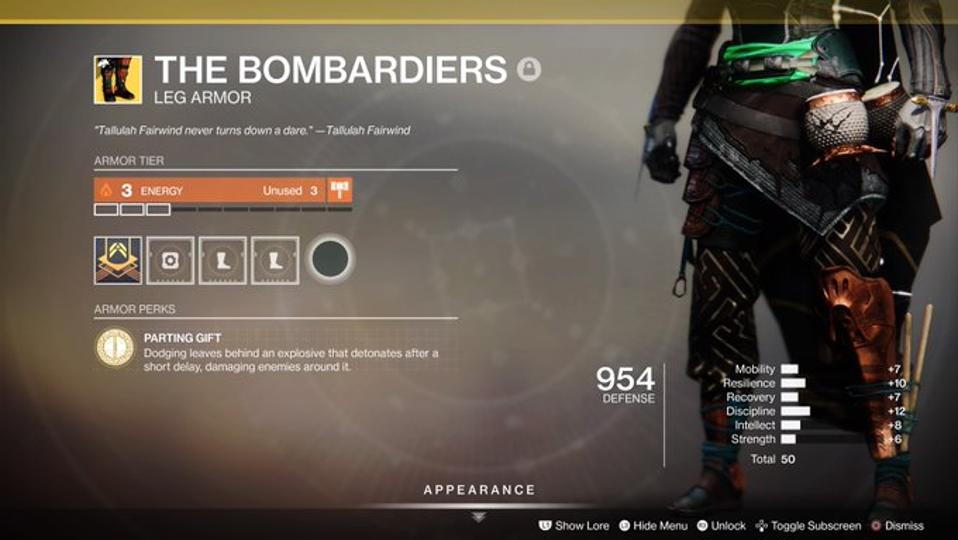
Task: Select the armor tier upgrade slot with chevrons
Action: [117, 260]
